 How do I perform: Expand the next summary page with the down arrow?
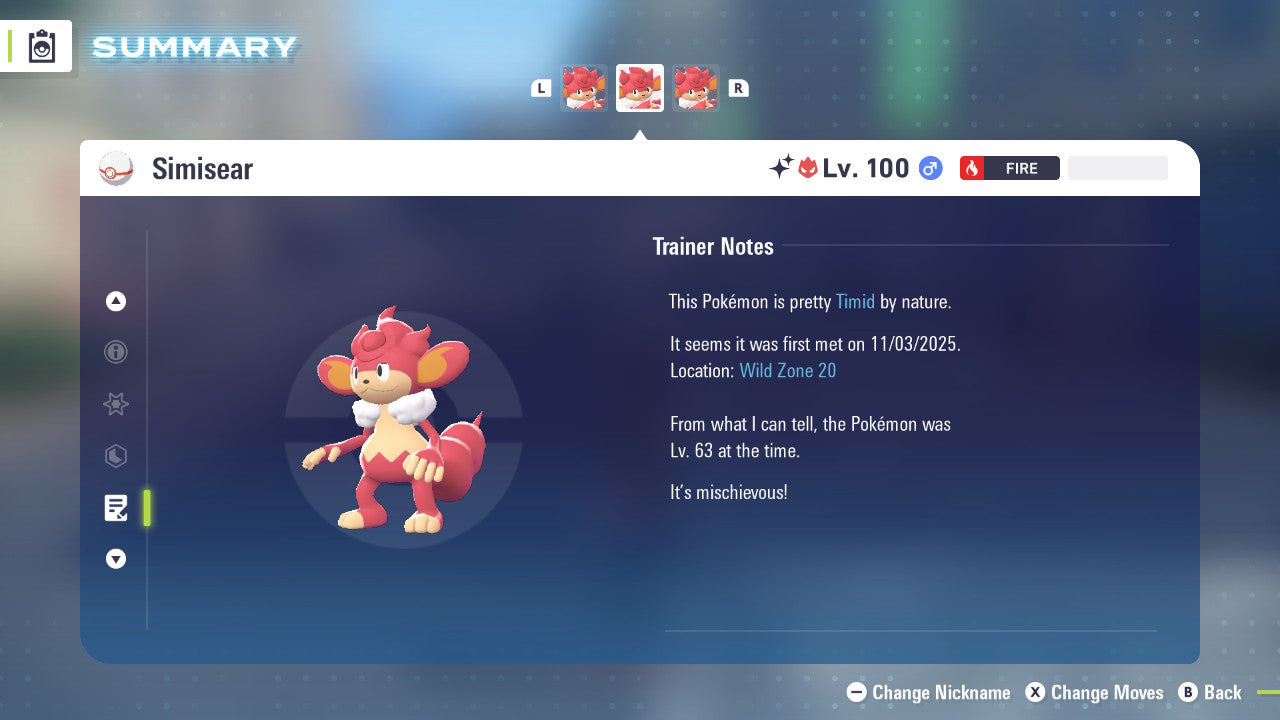coord(116,559)
